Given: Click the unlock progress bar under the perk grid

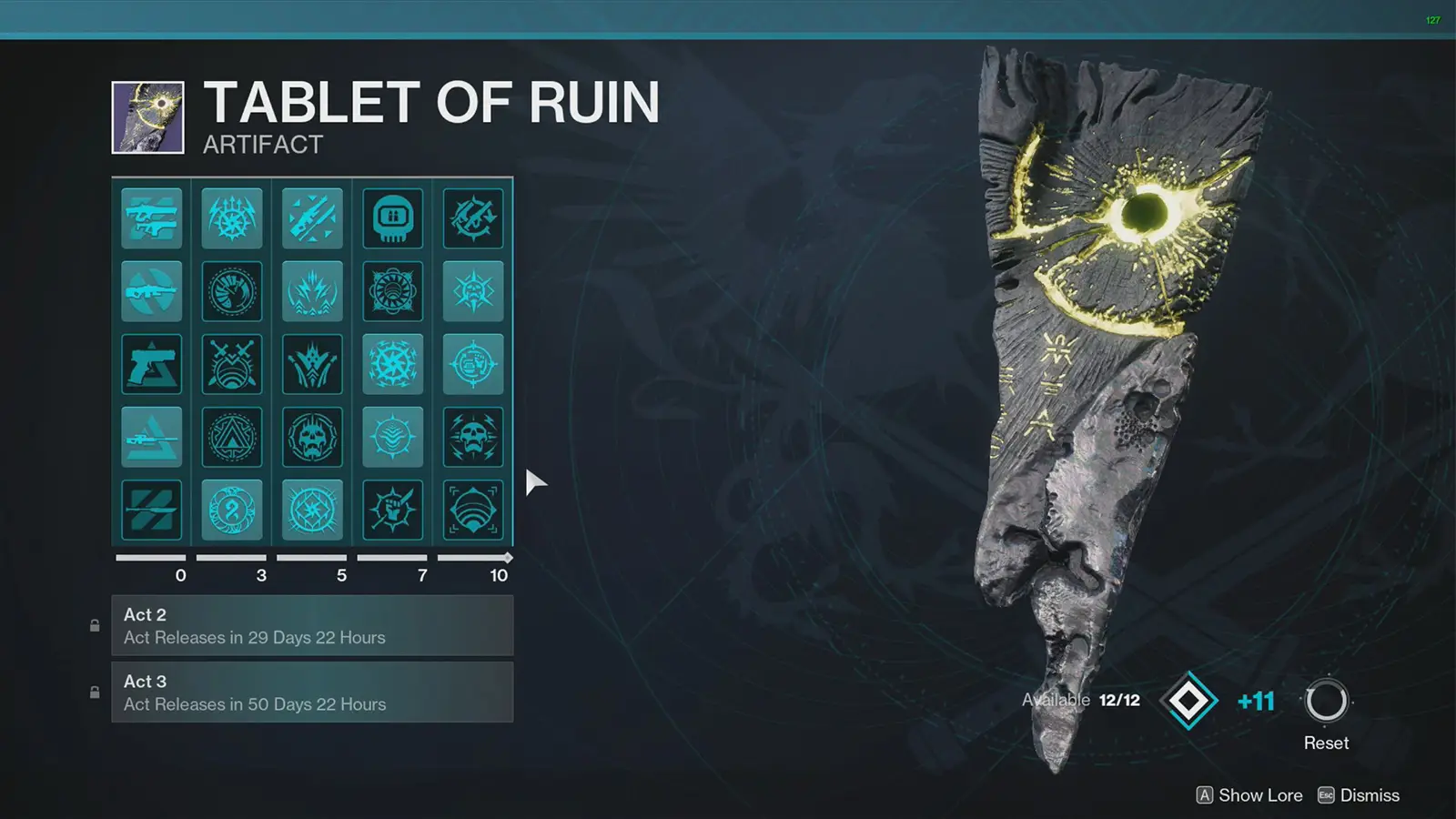Looking at the screenshot, I should (x=312, y=557).
